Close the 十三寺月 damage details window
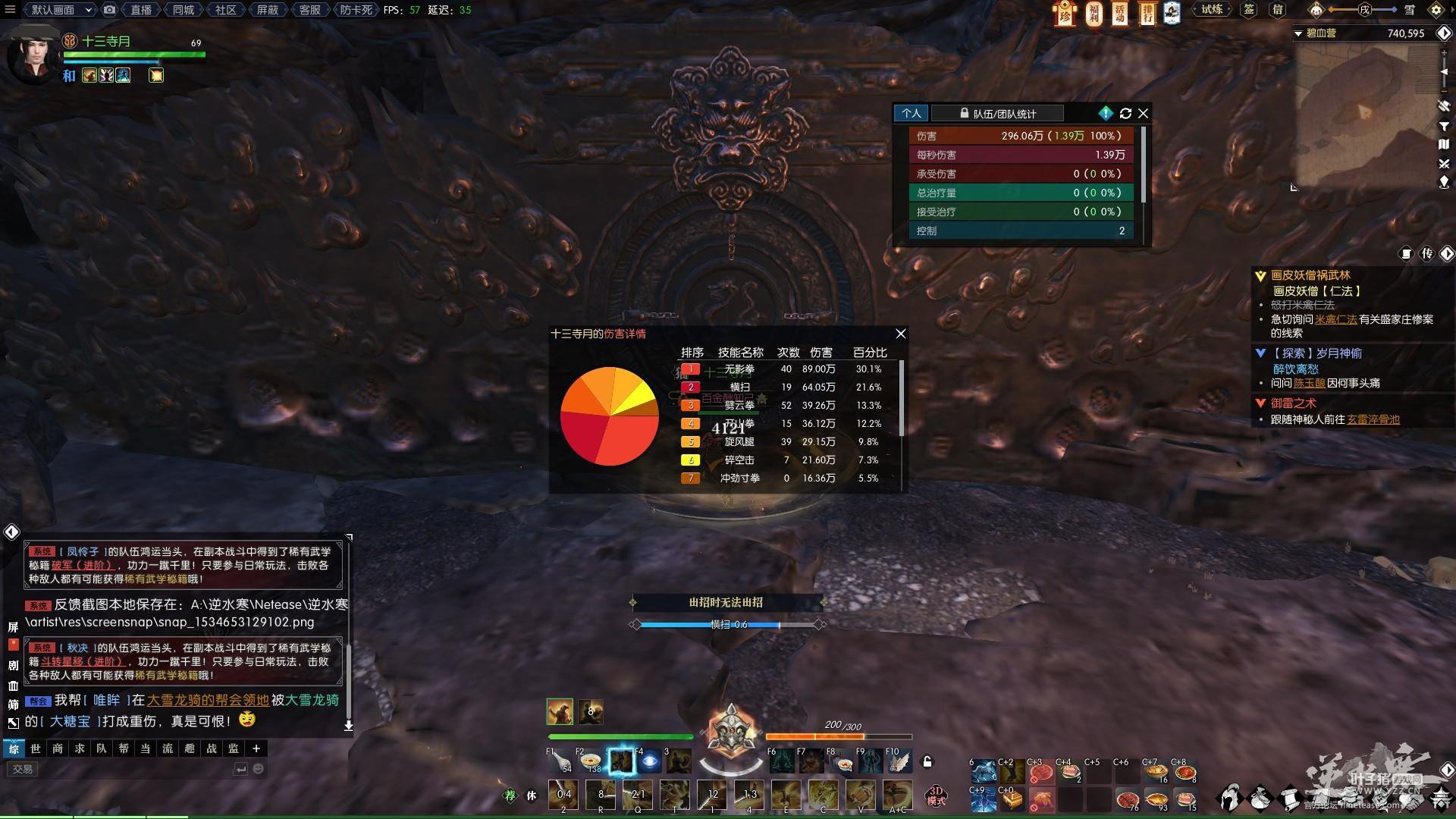The width and height of the screenshot is (1456, 819). [900, 334]
